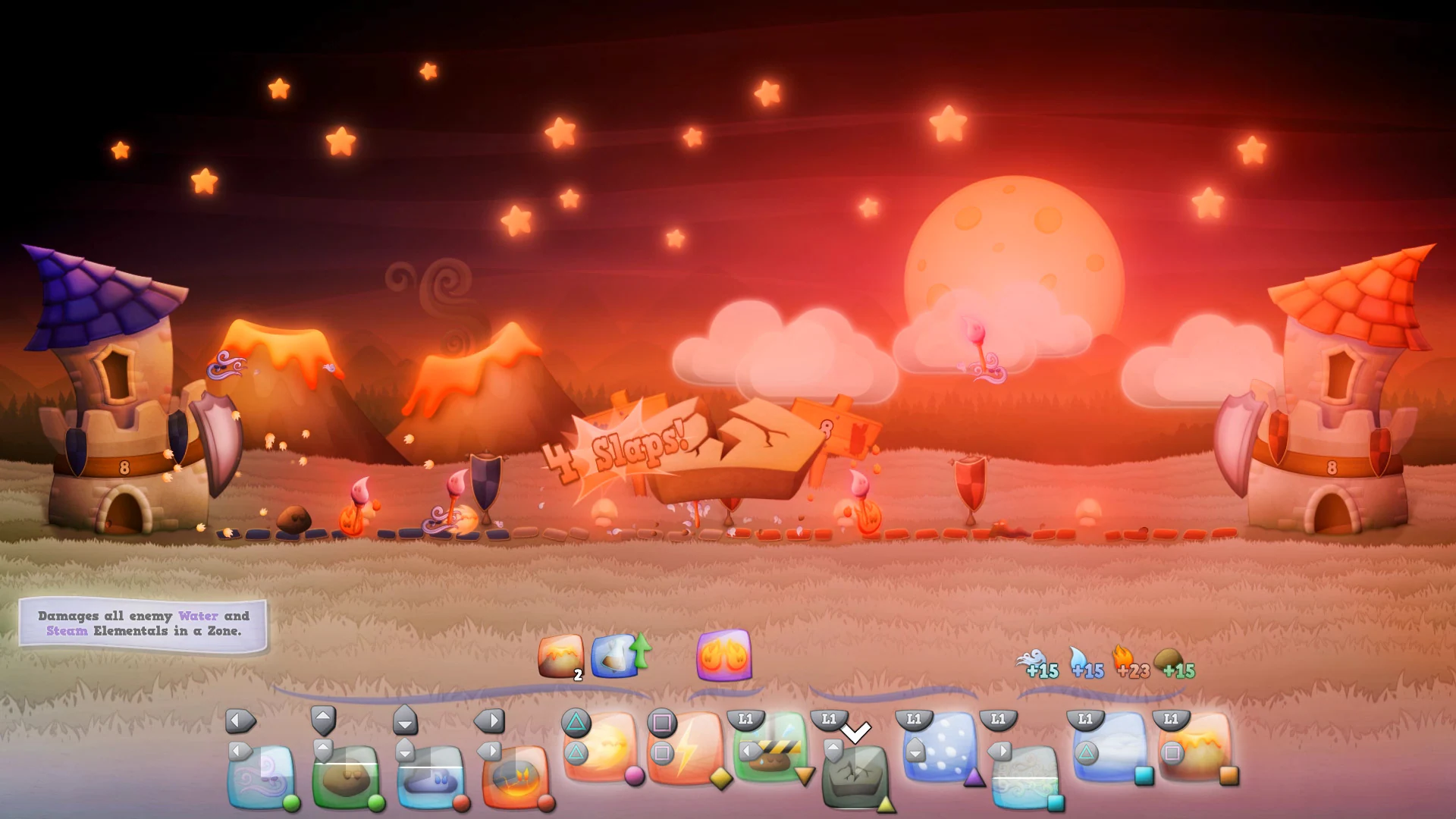Open the down-arrow prompt above water card
This screenshot has height=819, width=1456.
[405, 720]
